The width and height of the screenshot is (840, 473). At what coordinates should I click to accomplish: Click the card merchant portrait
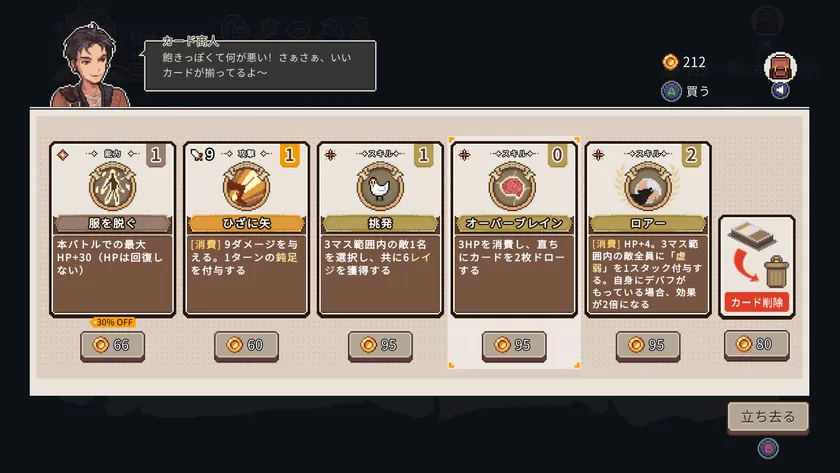click(90, 62)
